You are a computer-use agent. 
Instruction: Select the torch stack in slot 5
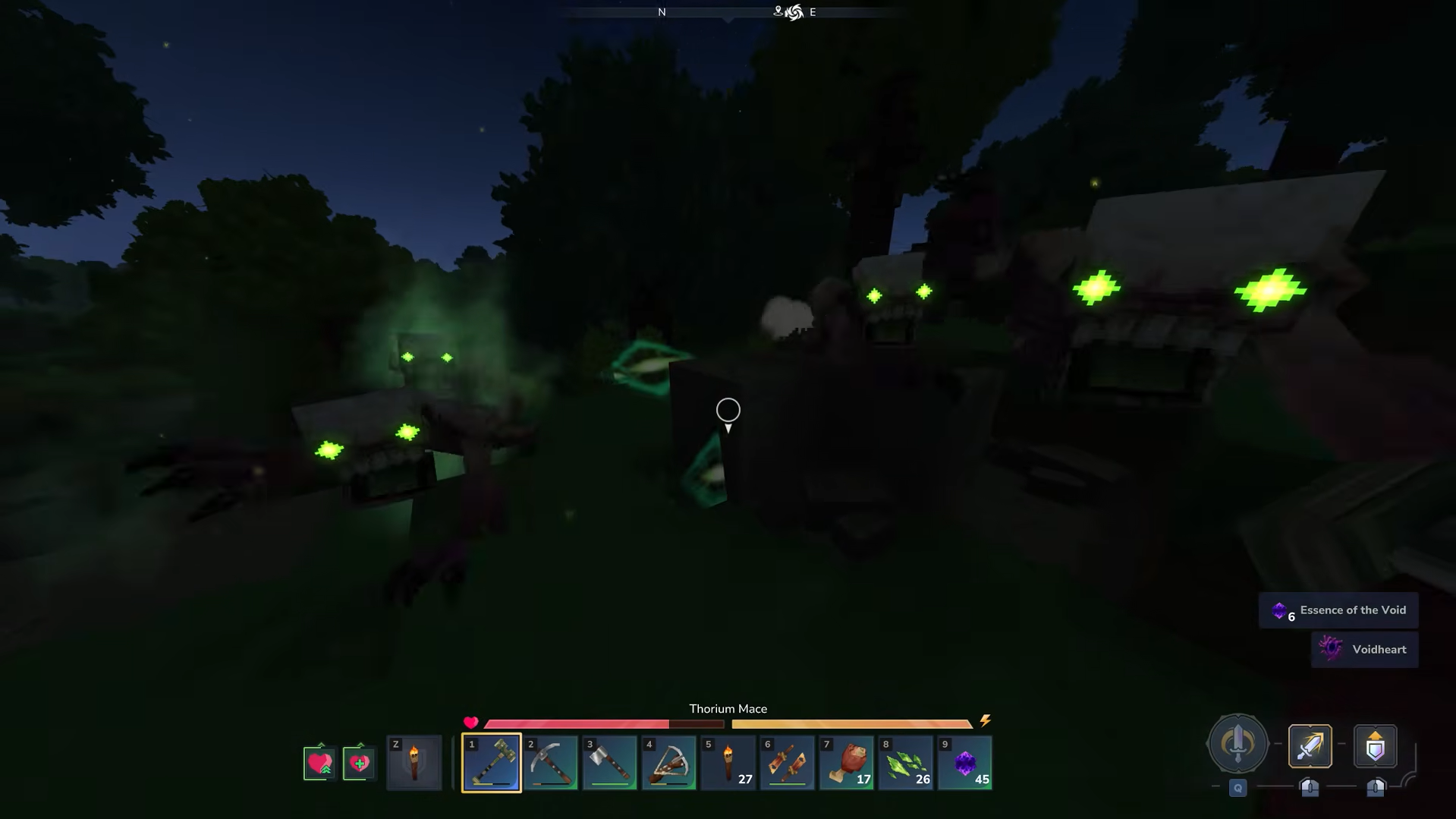pos(728,762)
